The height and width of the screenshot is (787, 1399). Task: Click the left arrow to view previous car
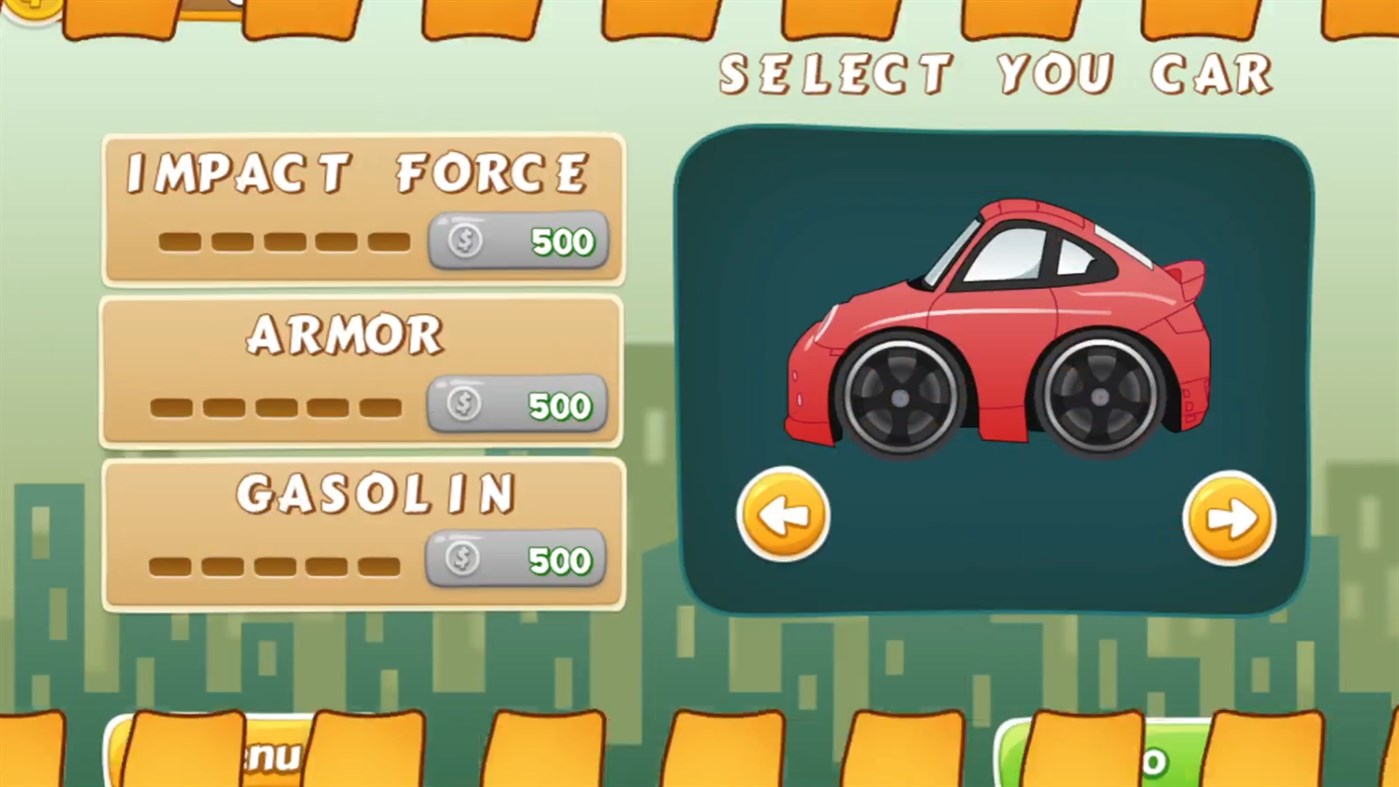pyautogui.click(x=783, y=516)
